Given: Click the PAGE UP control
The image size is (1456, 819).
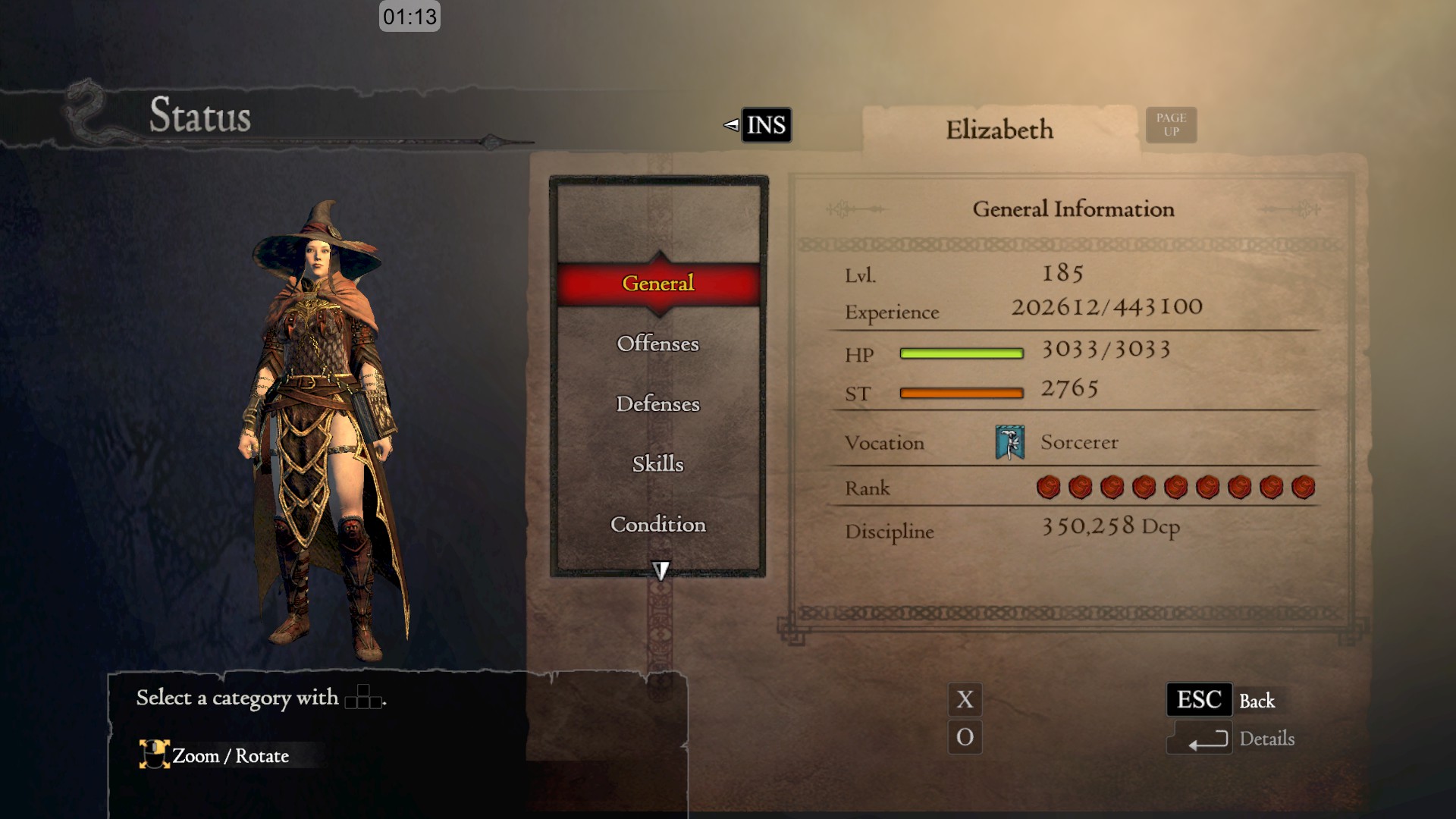Looking at the screenshot, I should [1171, 124].
